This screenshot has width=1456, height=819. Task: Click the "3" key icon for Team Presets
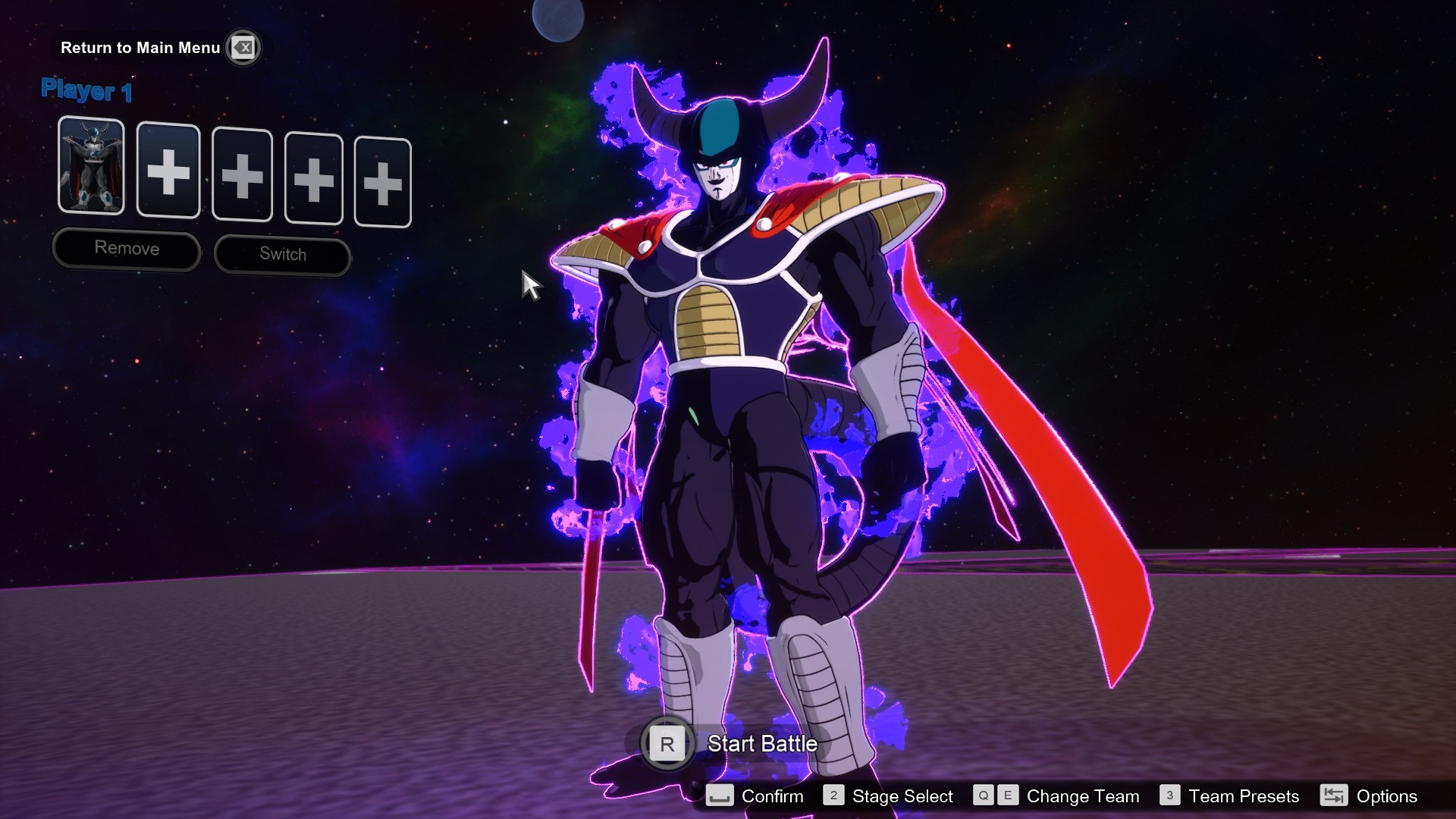click(x=1170, y=796)
